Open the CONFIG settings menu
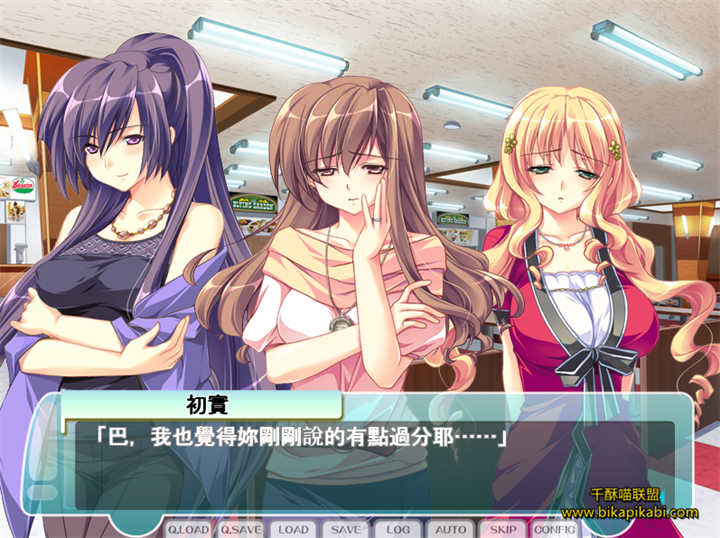Image resolution: width=720 pixels, height=538 pixels. [x=554, y=529]
